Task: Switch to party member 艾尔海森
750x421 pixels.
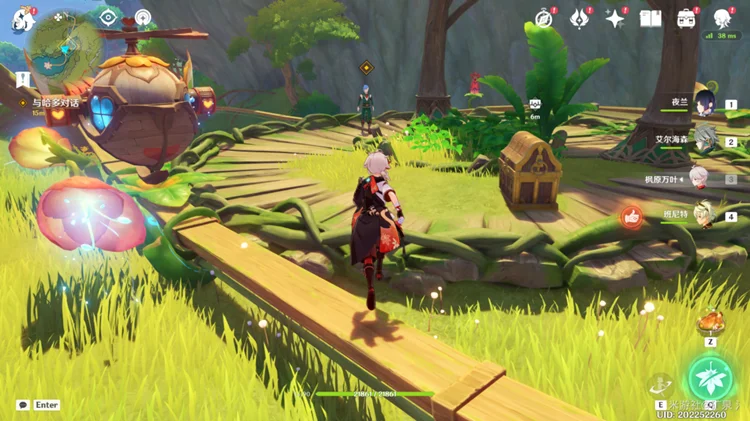Action: tap(702, 142)
